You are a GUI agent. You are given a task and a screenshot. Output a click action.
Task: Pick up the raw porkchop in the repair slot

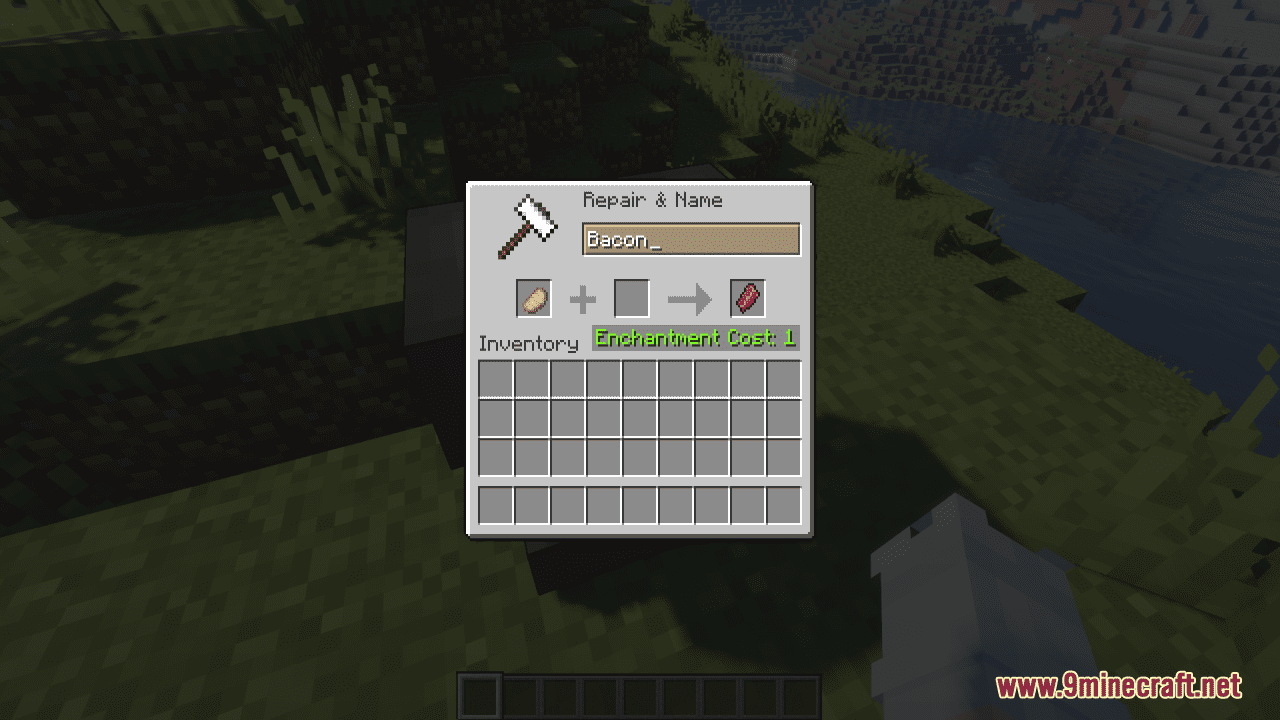click(533, 298)
